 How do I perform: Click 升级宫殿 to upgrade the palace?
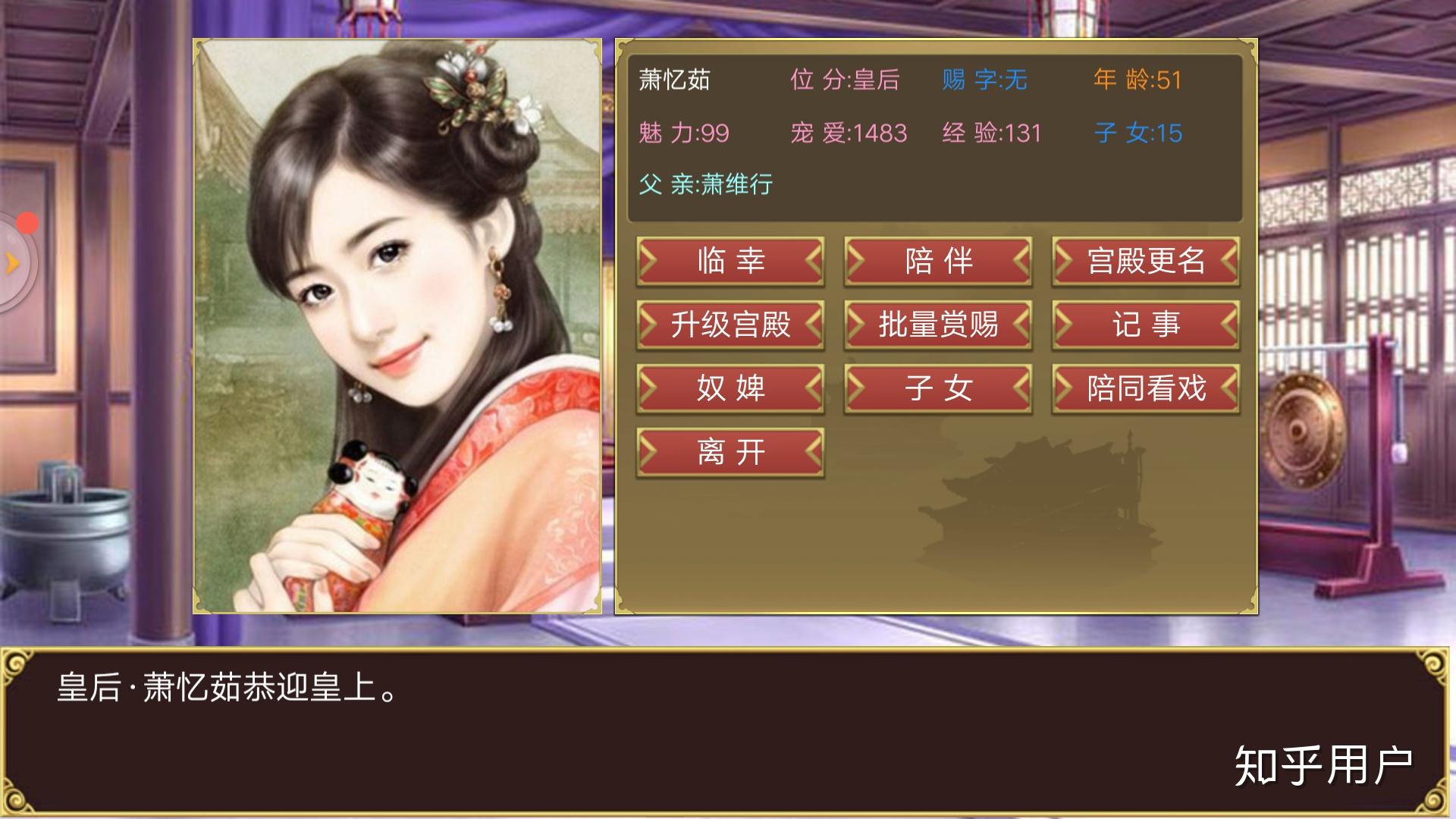[x=730, y=325]
